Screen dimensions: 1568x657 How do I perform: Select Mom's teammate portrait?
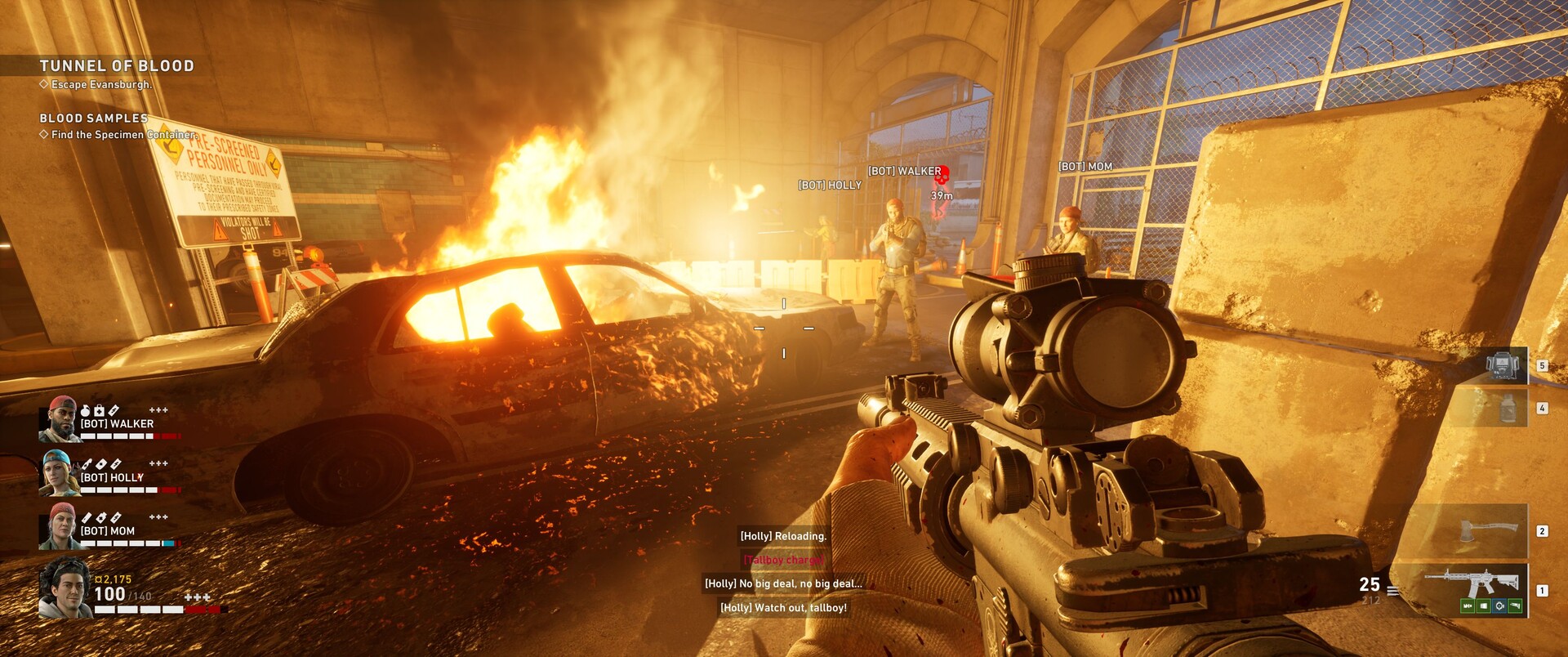(60, 525)
